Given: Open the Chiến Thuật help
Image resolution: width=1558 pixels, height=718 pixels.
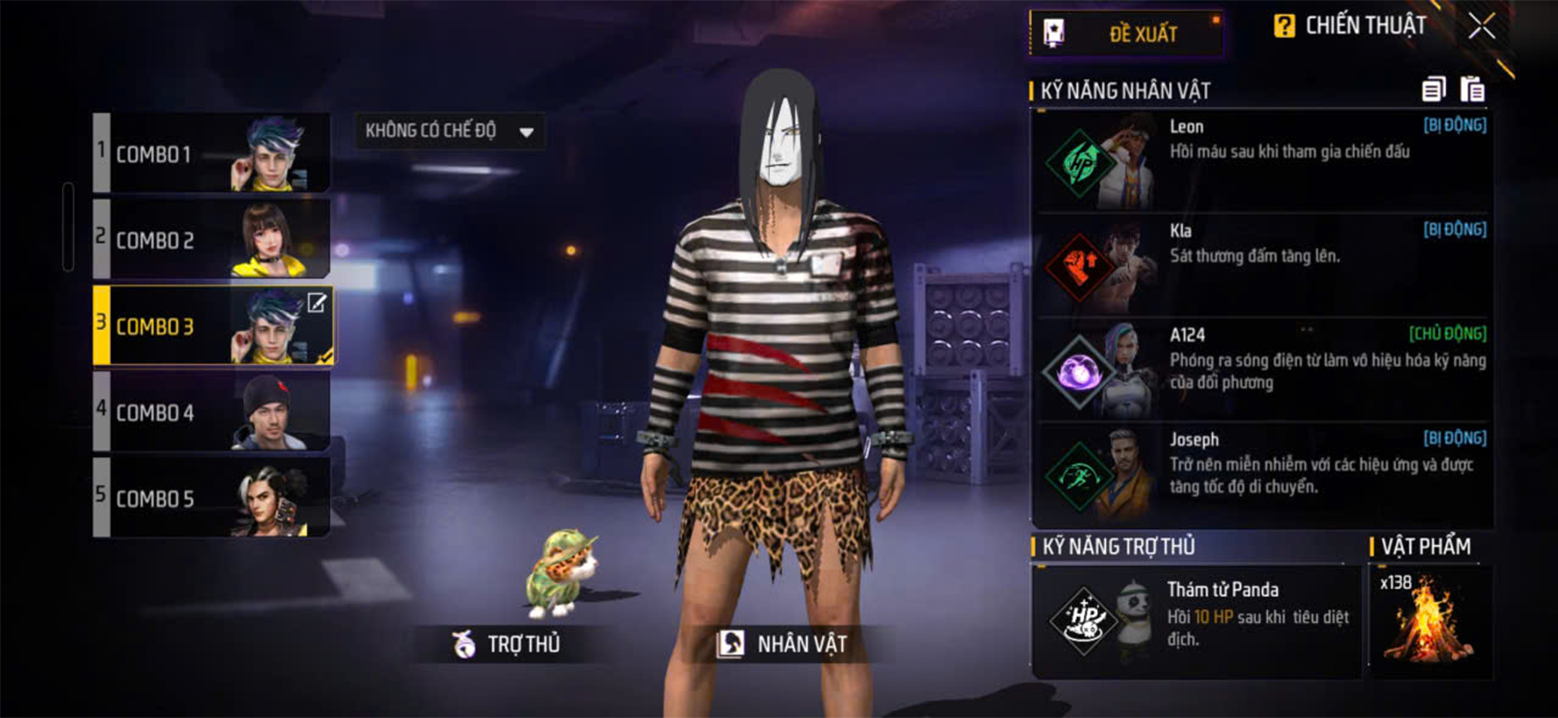Looking at the screenshot, I should point(1350,27).
